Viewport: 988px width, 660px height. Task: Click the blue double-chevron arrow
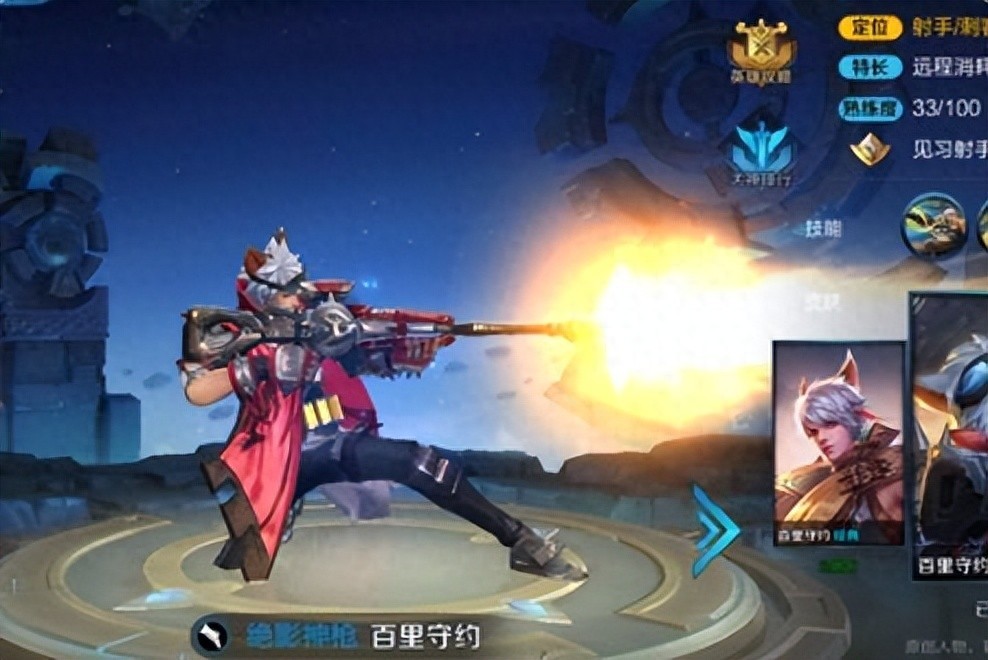(x=716, y=530)
